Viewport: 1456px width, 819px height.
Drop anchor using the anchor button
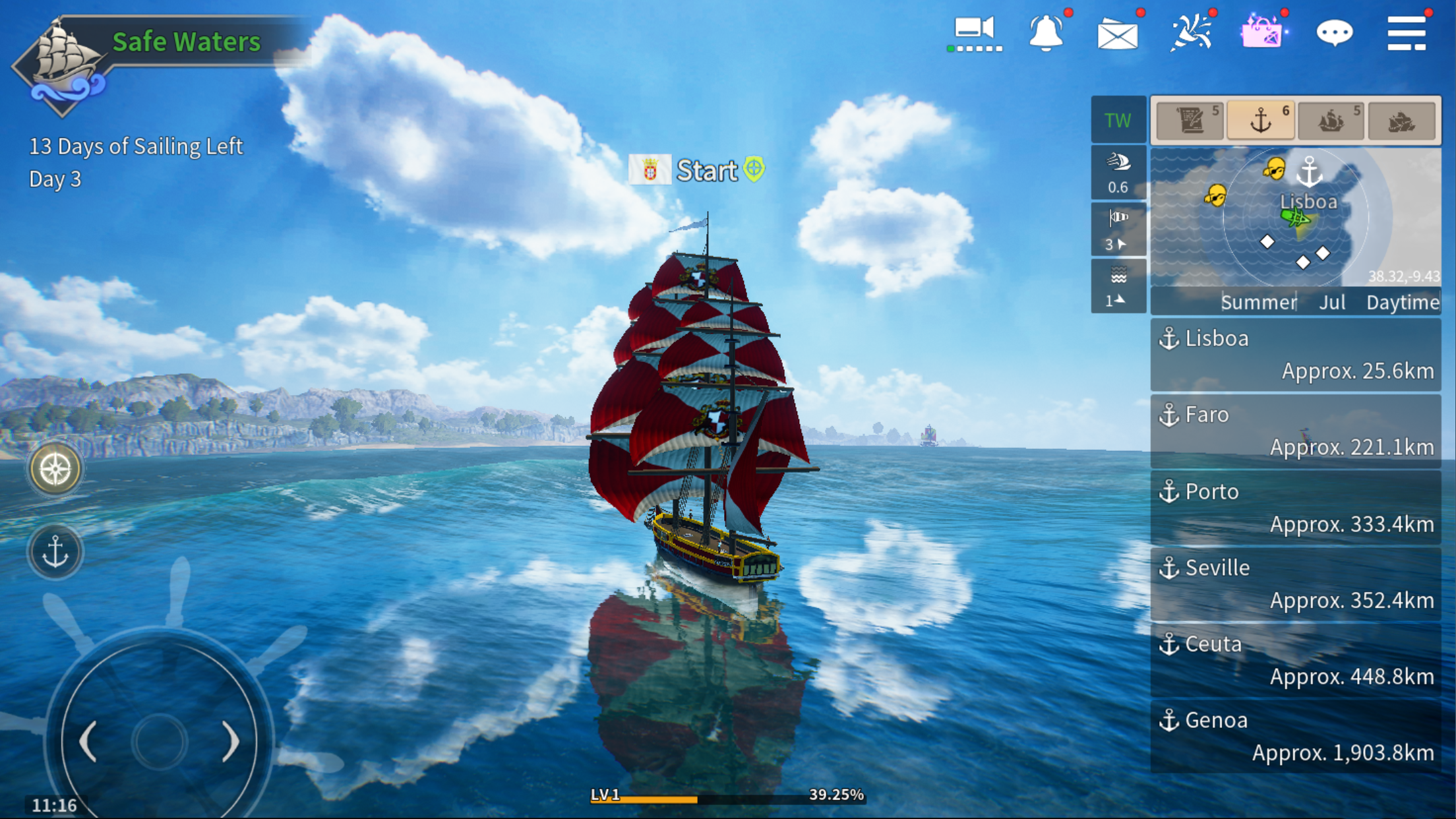[x=56, y=551]
